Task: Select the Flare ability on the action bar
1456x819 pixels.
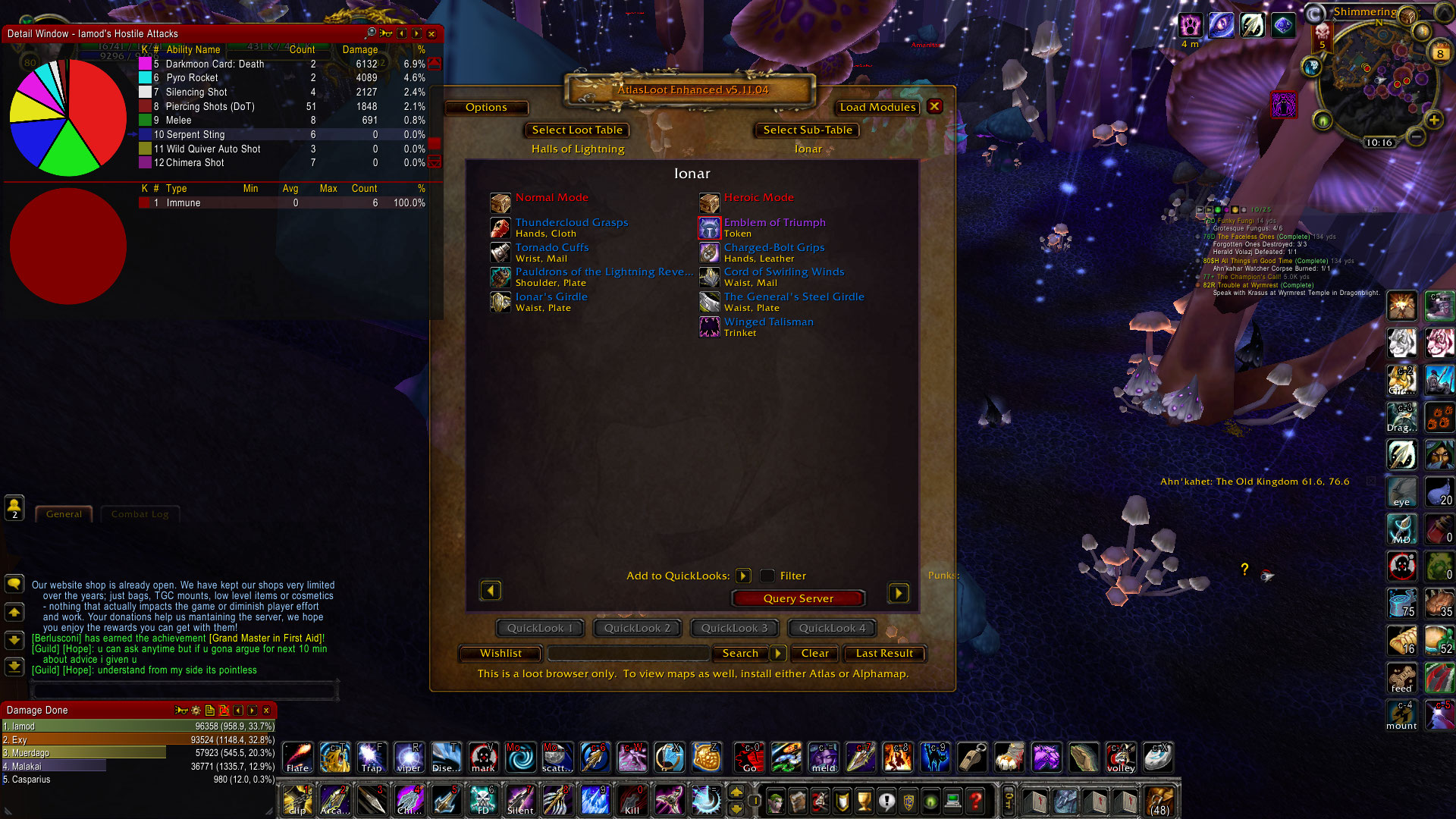Action: 297,757
